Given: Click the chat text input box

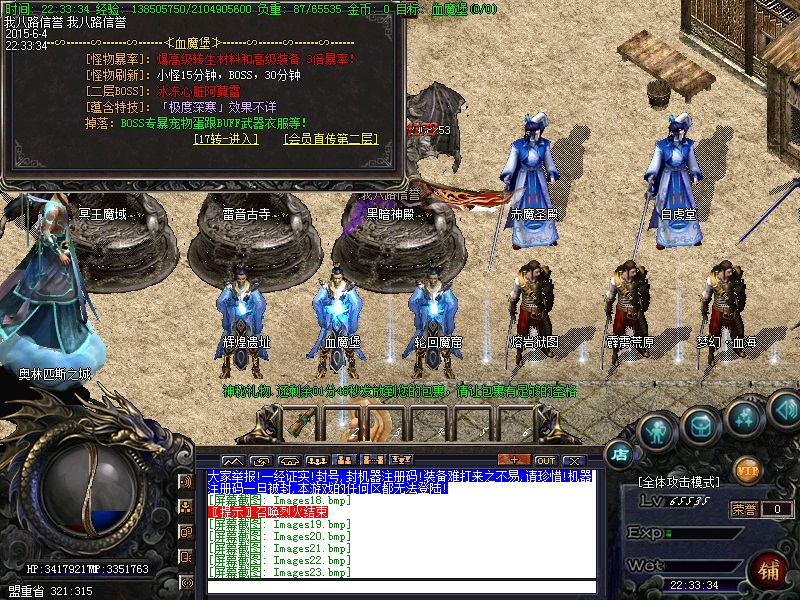Looking at the screenshot, I should point(400,587).
